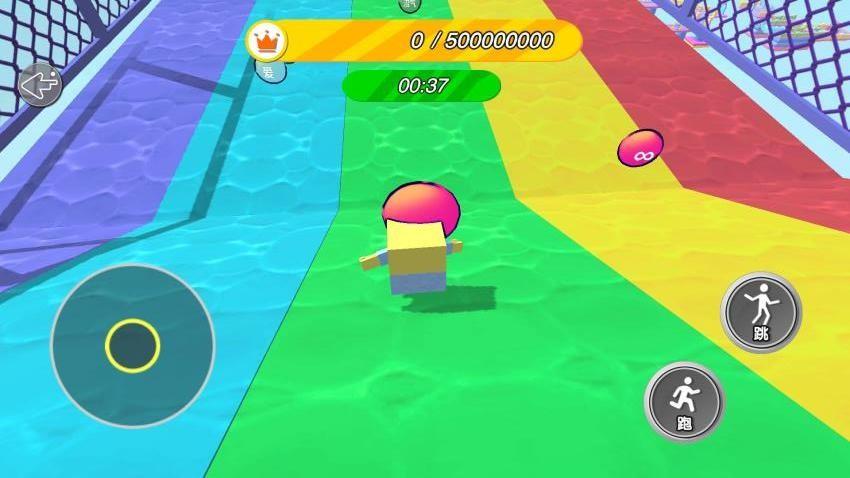Tap the run (跑) button
This screenshot has height=478, width=850.
coord(684,401)
